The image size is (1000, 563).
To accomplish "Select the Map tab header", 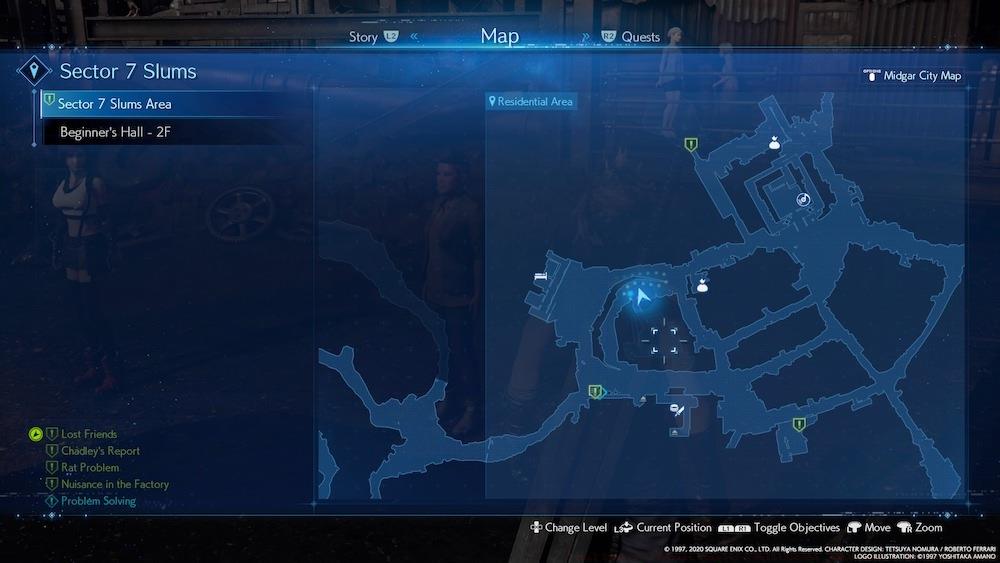I will (500, 36).
